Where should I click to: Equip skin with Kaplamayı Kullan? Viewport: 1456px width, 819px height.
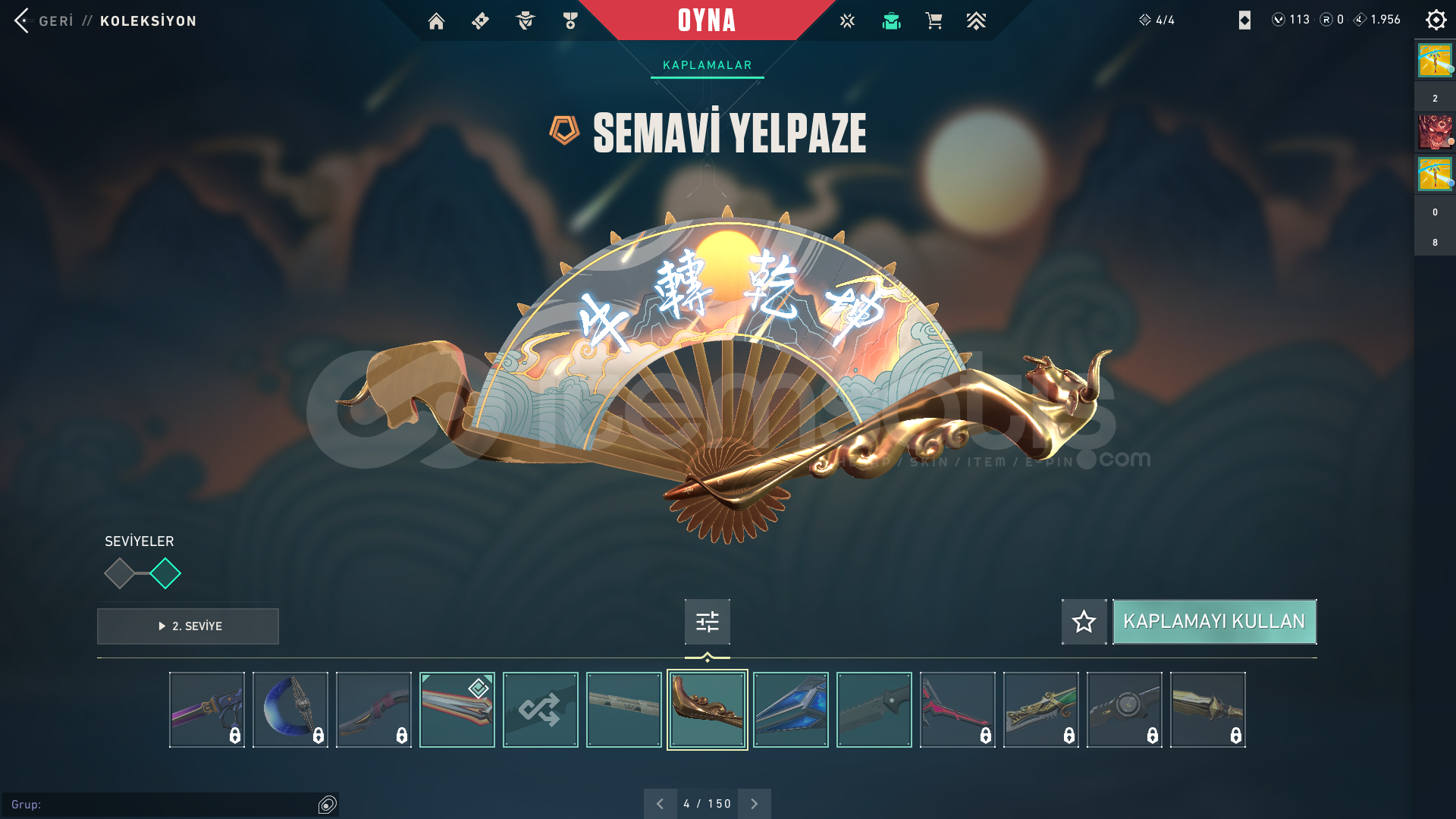pyautogui.click(x=1214, y=622)
